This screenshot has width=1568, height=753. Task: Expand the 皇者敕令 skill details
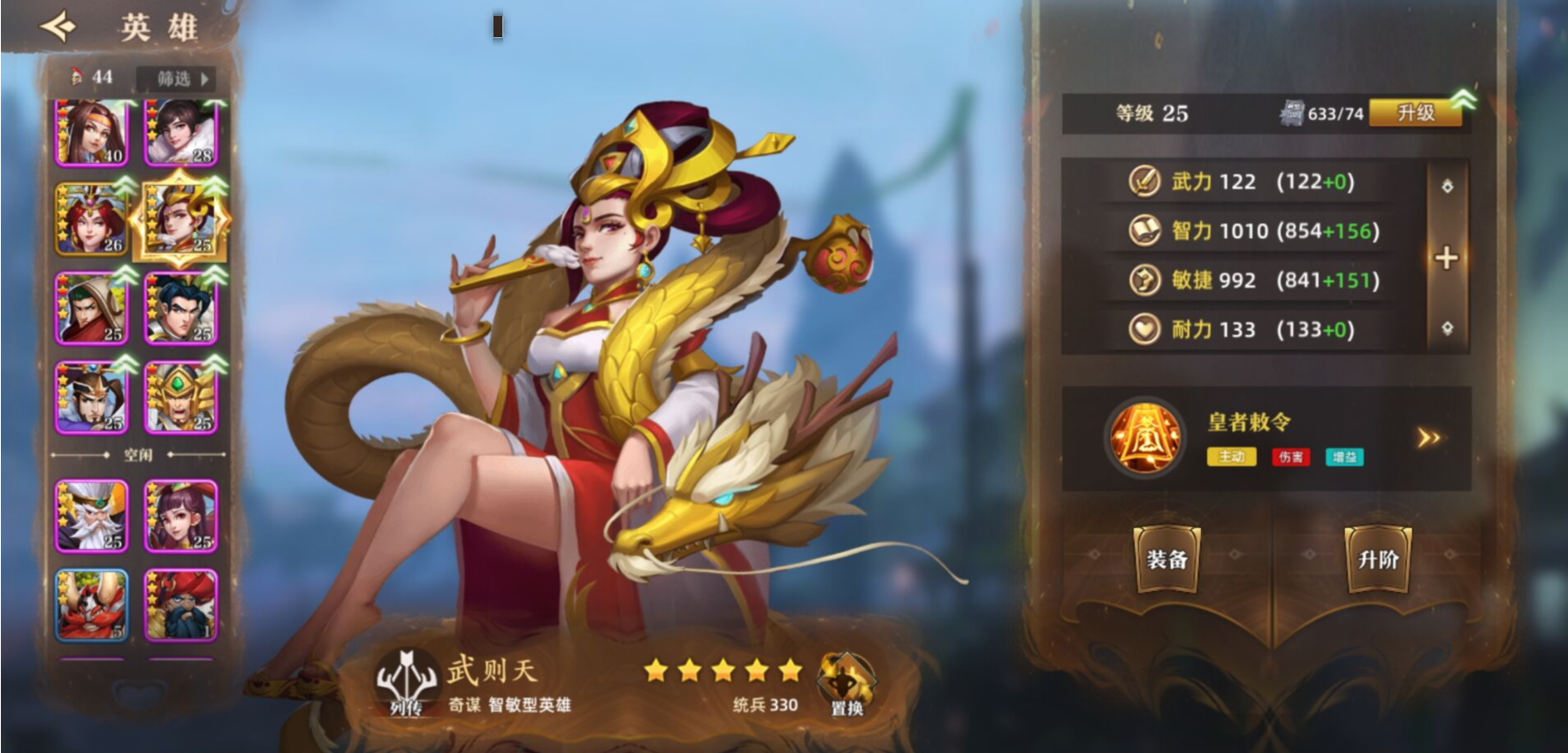(x=1428, y=438)
